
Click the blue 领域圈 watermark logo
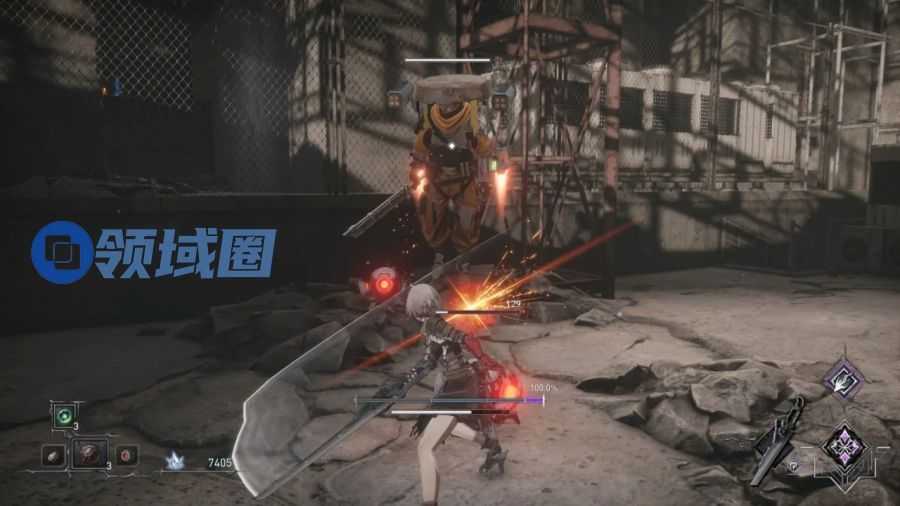click(x=153, y=250)
